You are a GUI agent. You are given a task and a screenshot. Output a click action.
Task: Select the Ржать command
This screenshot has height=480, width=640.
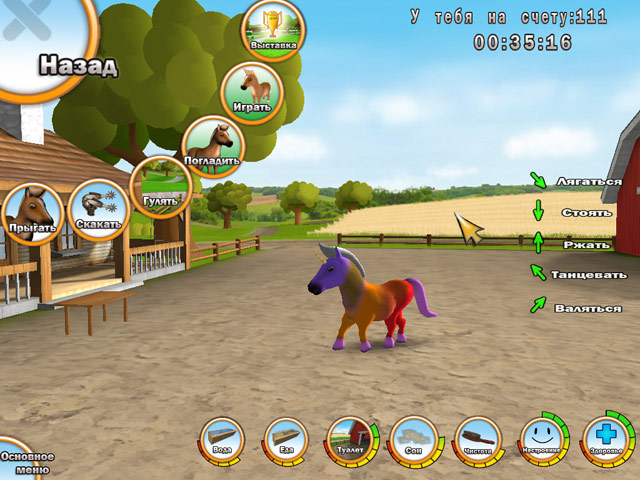pos(579,244)
